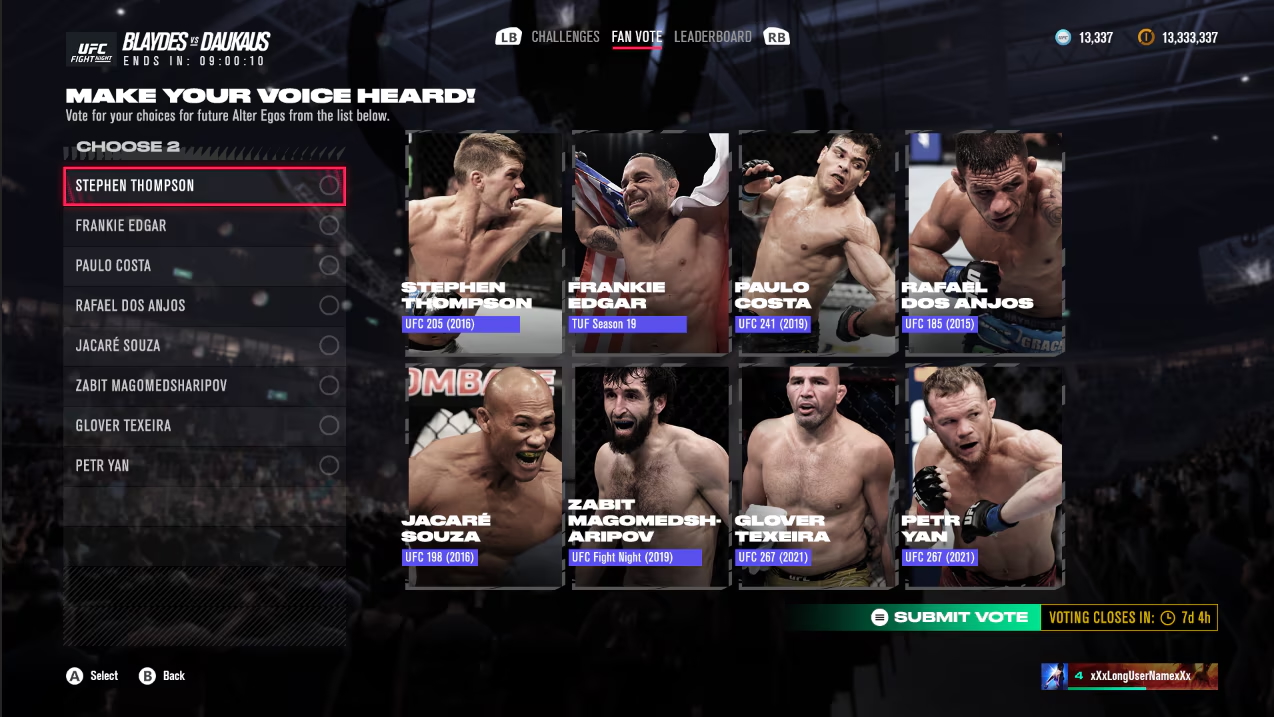1274x717 pixels.
Task: Select Glover Texeira list entry
Action: tap(204, 426)
